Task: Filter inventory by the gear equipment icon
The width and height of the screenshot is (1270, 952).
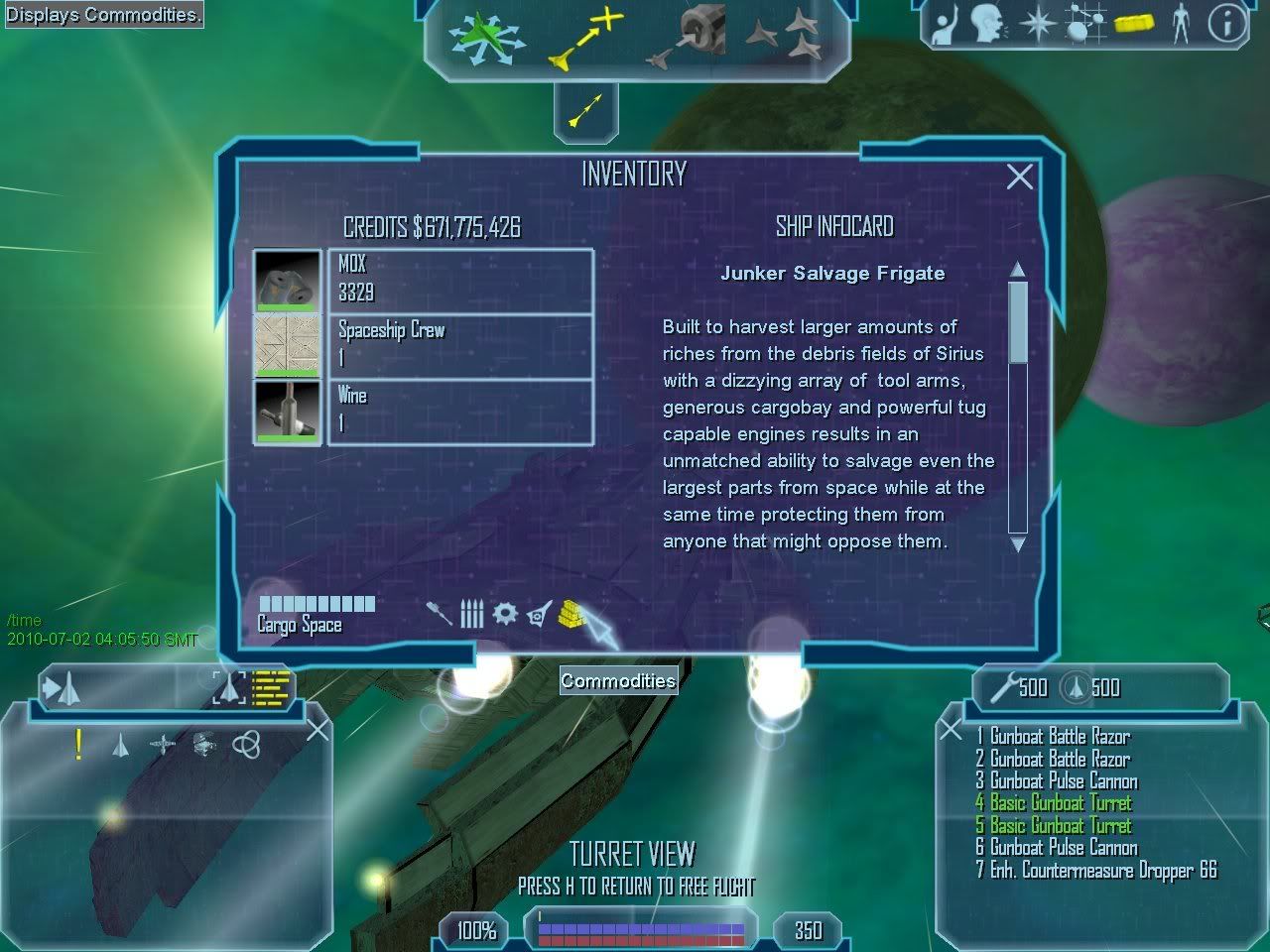Action: (x=505, y=614)
